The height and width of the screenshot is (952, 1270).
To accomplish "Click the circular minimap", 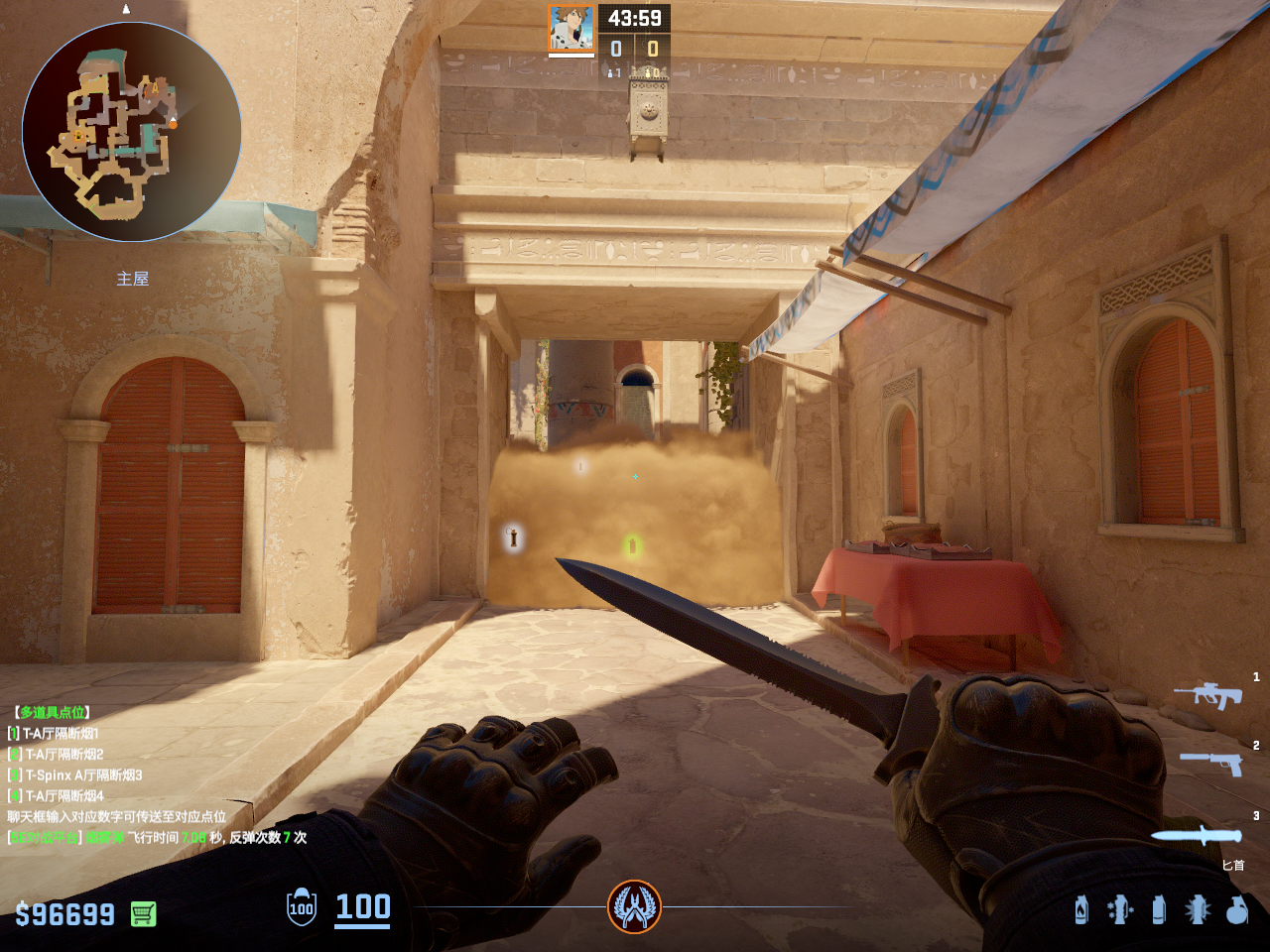I will click(132, 132).
